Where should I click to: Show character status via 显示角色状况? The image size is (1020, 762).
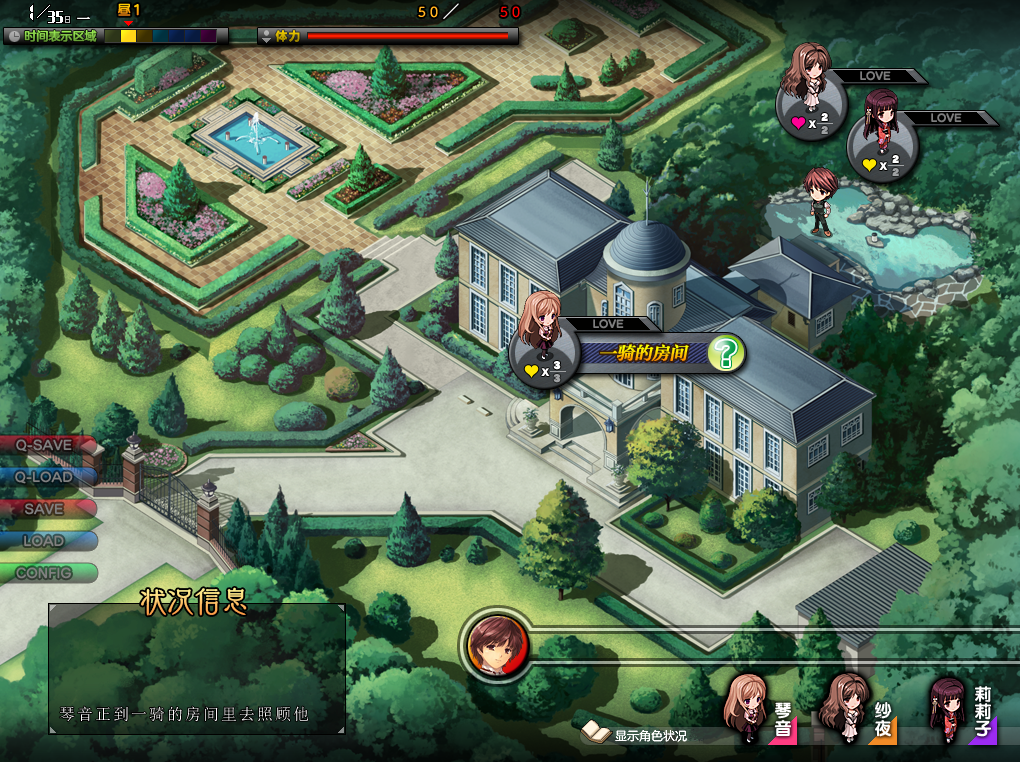click(638, 735)
